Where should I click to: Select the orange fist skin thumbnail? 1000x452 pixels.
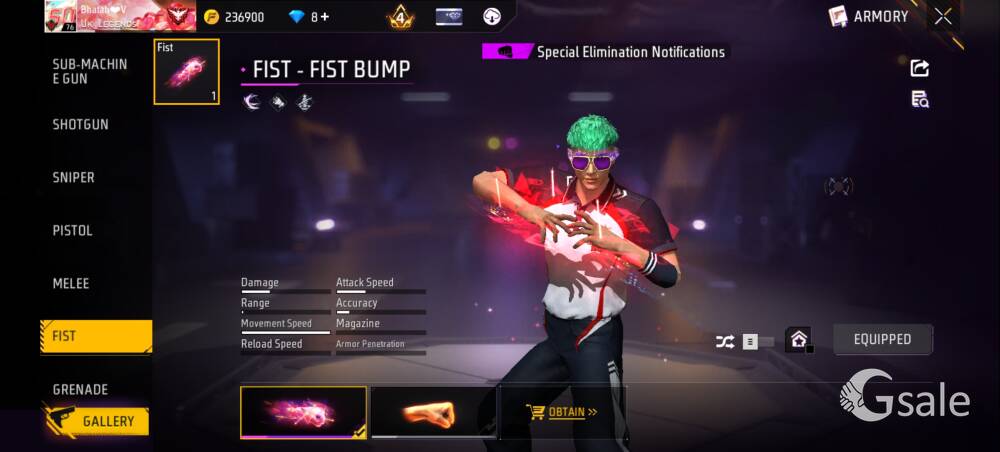432,412
